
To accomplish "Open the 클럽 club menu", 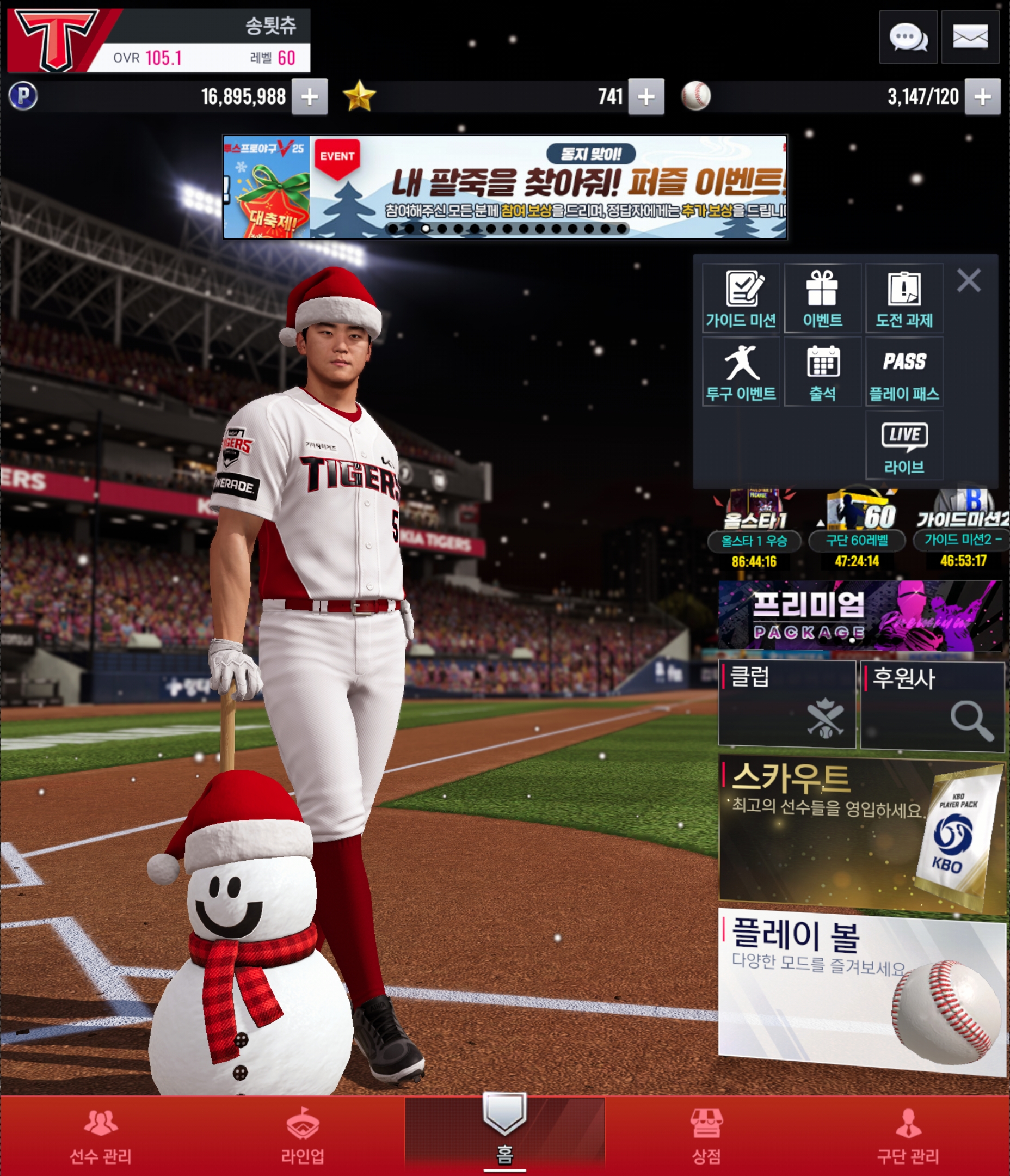I will 786,704.
